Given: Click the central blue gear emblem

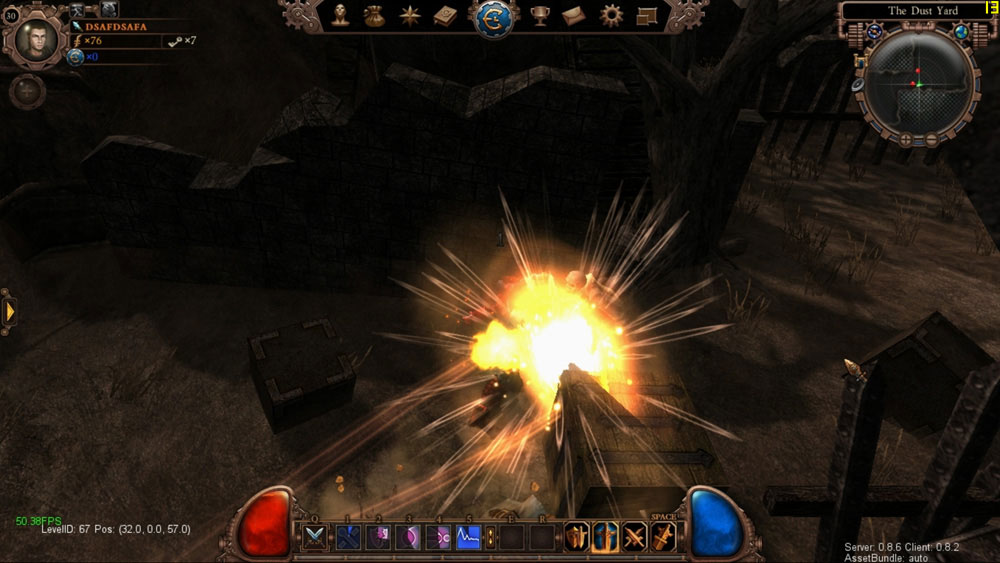Looking at the screenshot, I should [x=493, y=18].
